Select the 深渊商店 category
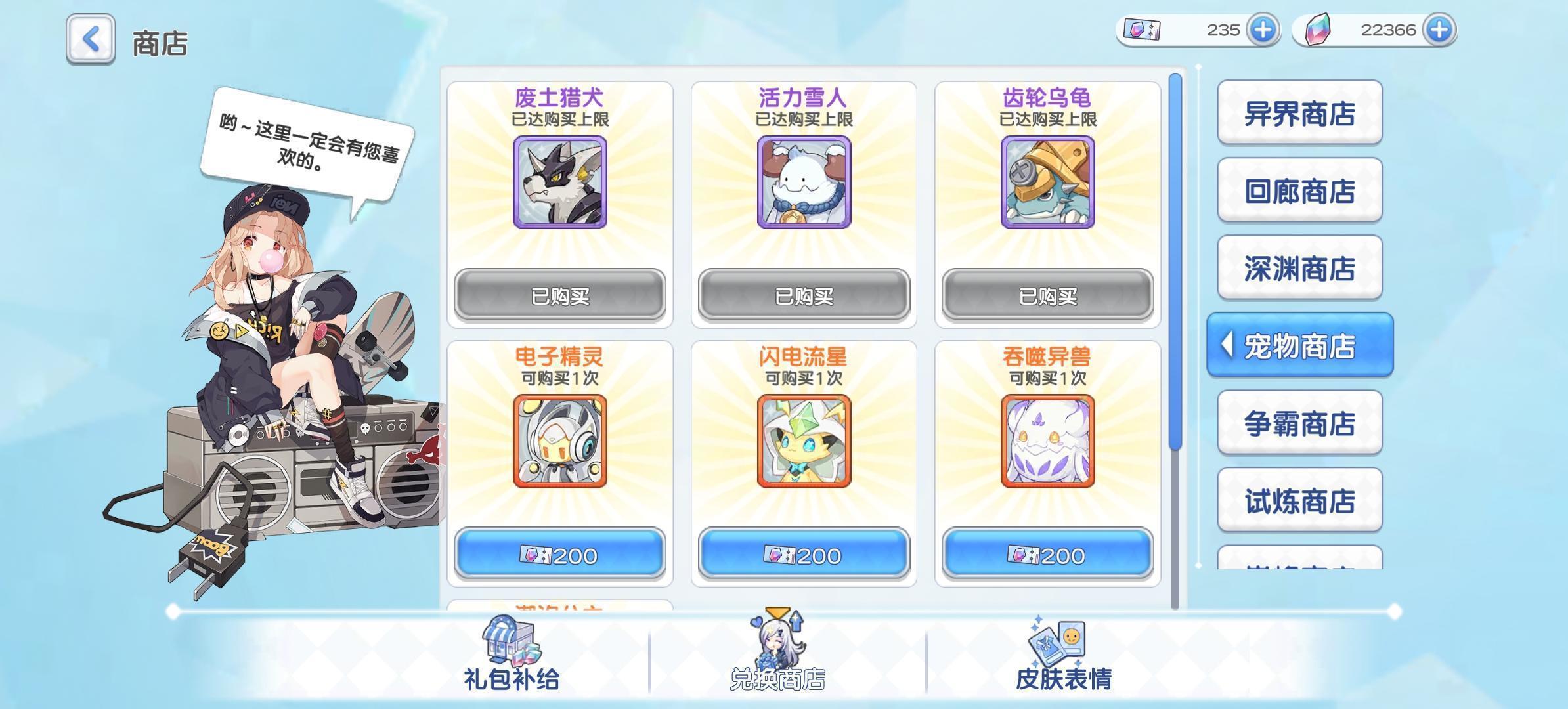Viewport: 1568px width, 709px height. click(1299, 268)
